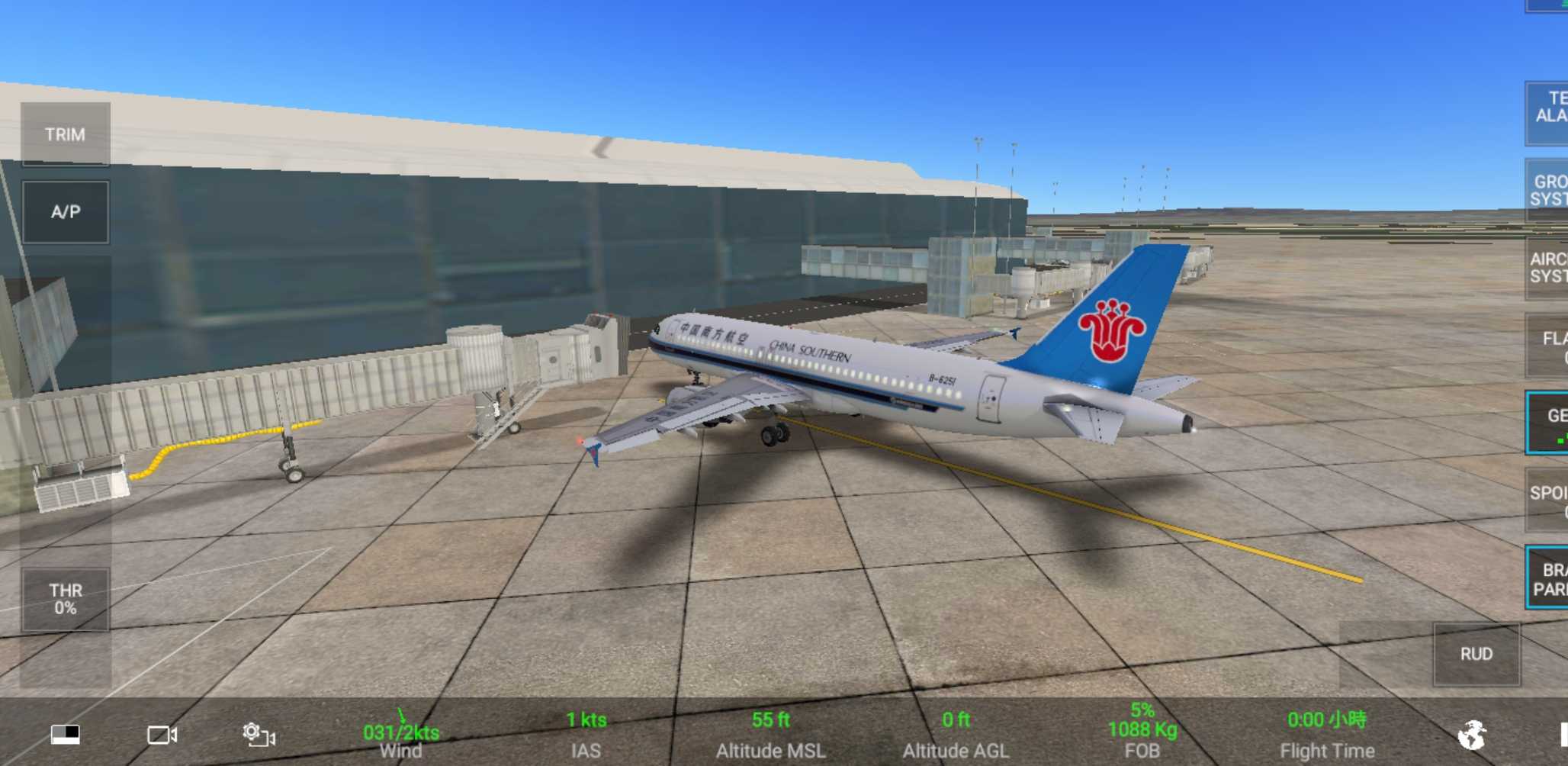Open the Ground Systems panel

click(x=1548, y=190)
